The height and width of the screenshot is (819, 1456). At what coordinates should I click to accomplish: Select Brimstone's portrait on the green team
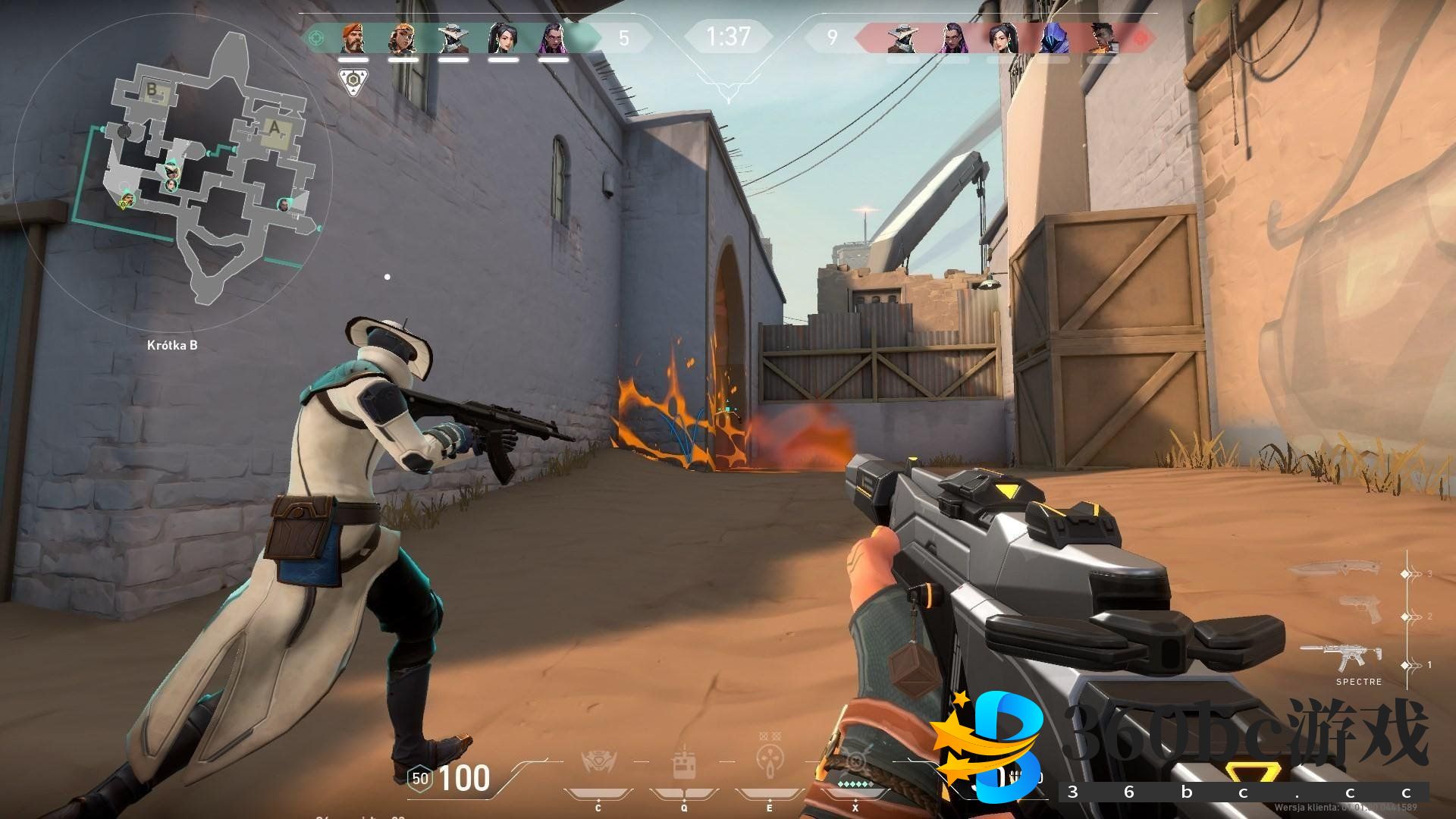point(353,38)
